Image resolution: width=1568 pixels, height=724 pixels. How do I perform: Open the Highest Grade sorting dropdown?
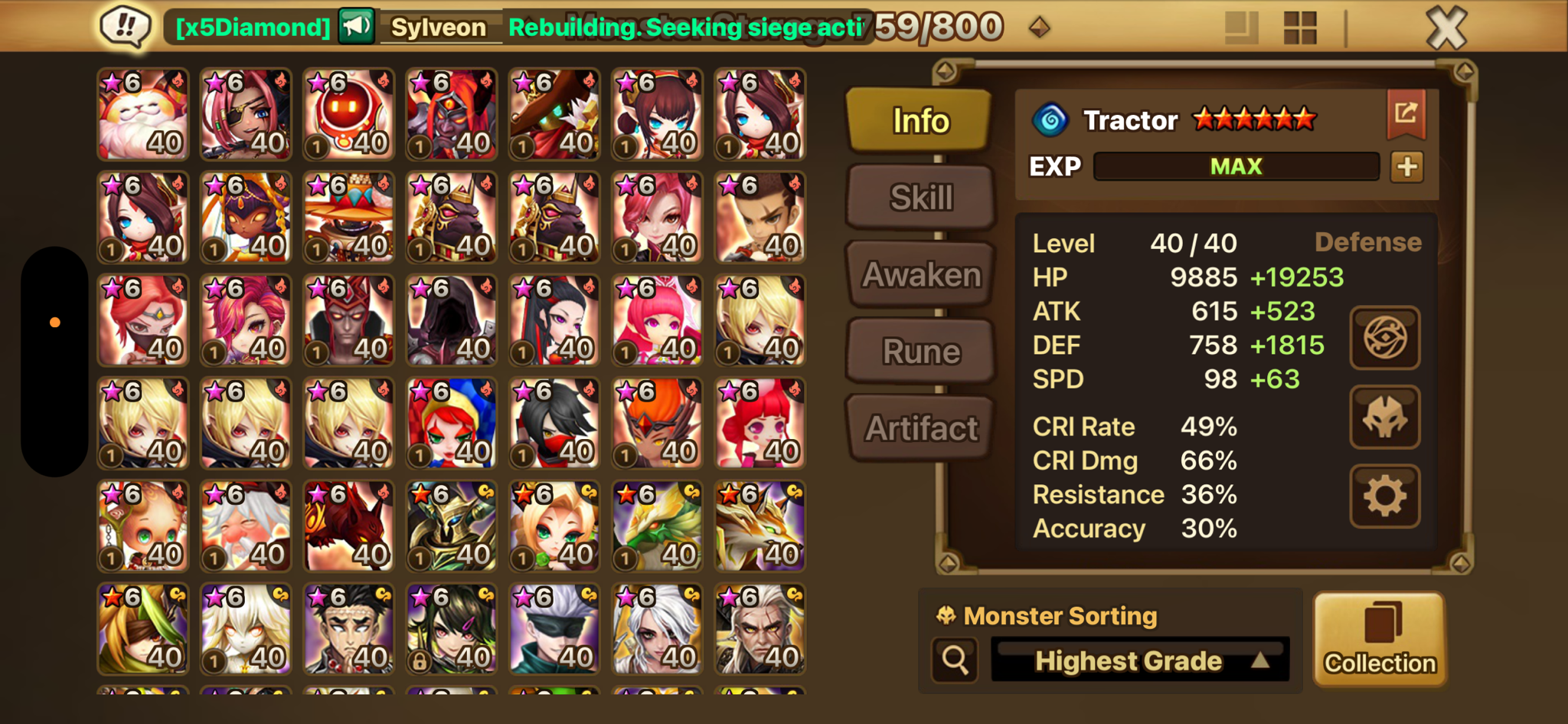1140,660
